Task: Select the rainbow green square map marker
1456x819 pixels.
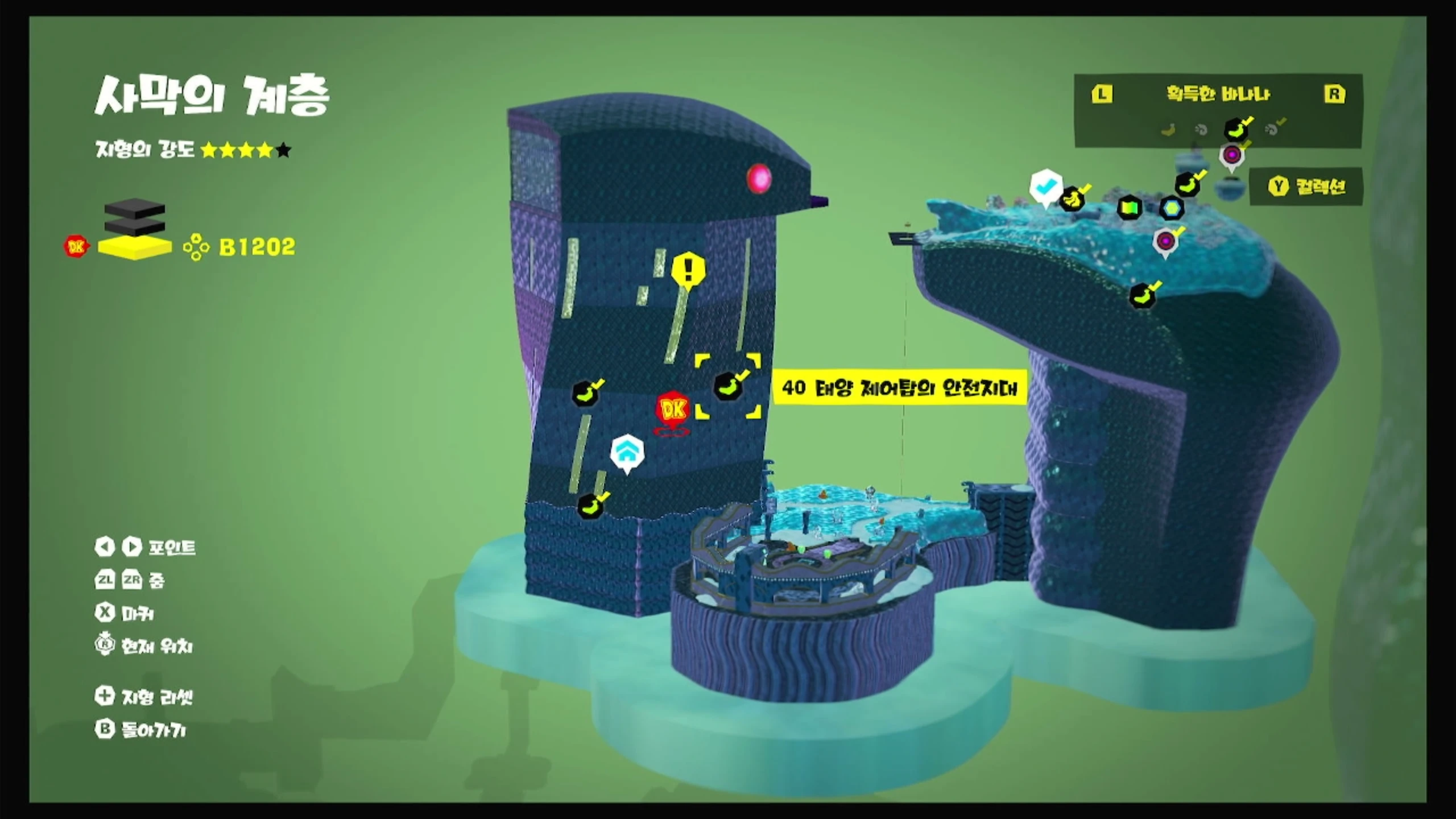Action: coord(1130,208)
